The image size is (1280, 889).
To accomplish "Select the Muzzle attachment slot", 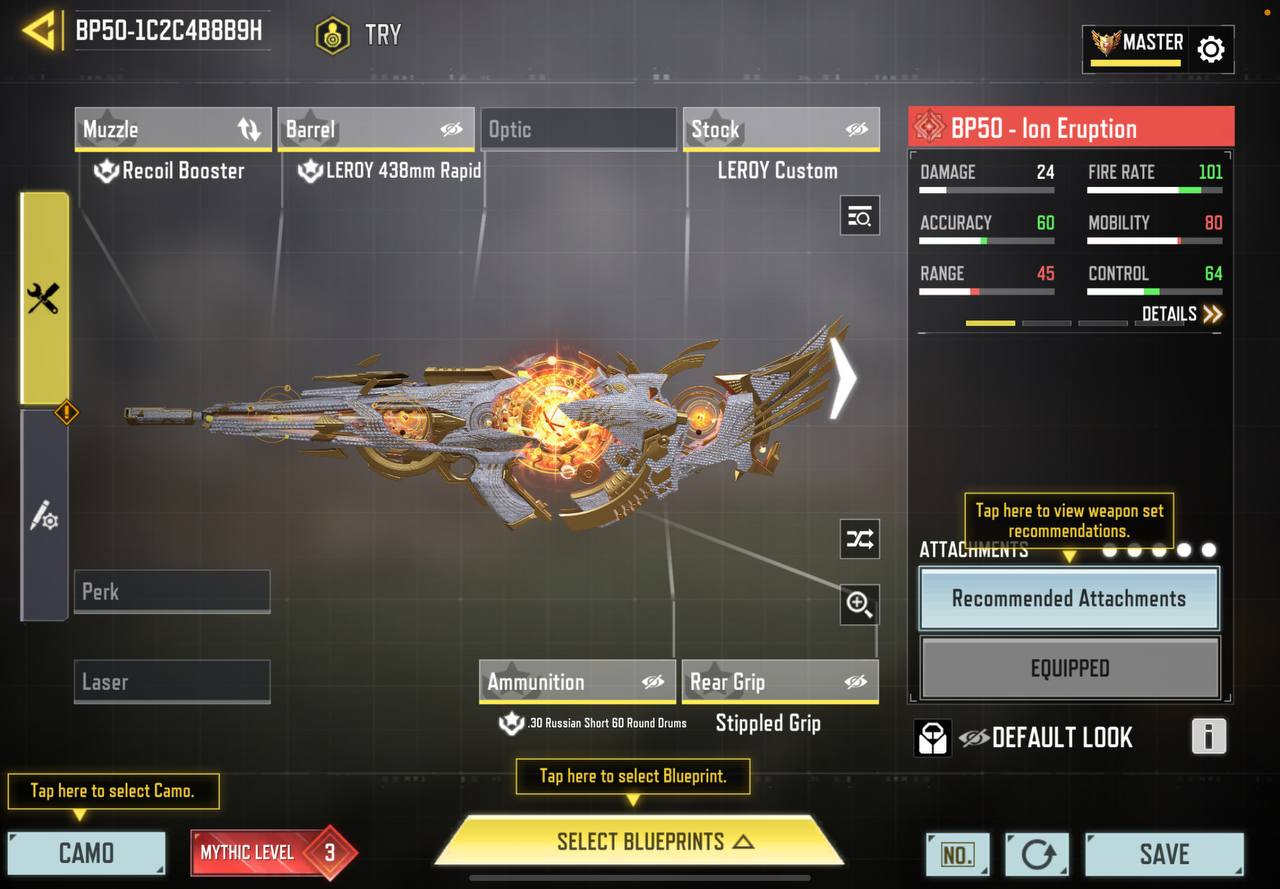I will click(x=172, y=130).
